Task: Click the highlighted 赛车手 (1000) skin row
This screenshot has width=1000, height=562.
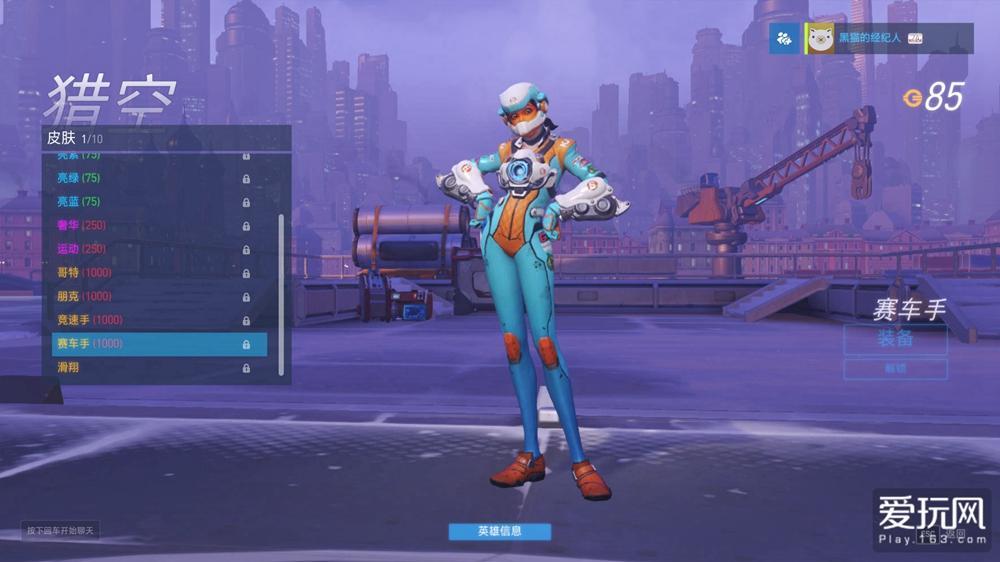Action: 159,344
